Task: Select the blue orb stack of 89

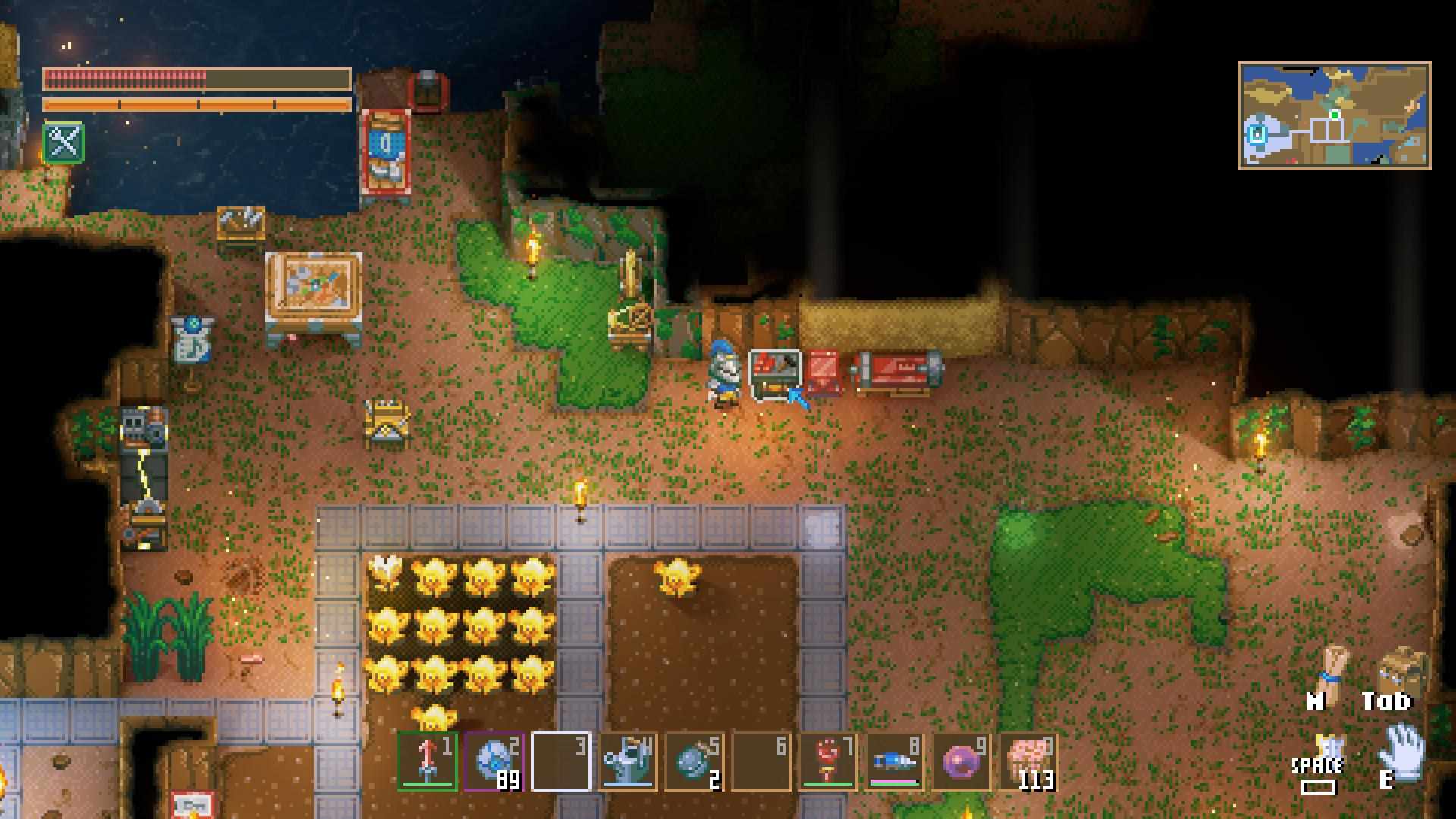Action: point(494,761)
